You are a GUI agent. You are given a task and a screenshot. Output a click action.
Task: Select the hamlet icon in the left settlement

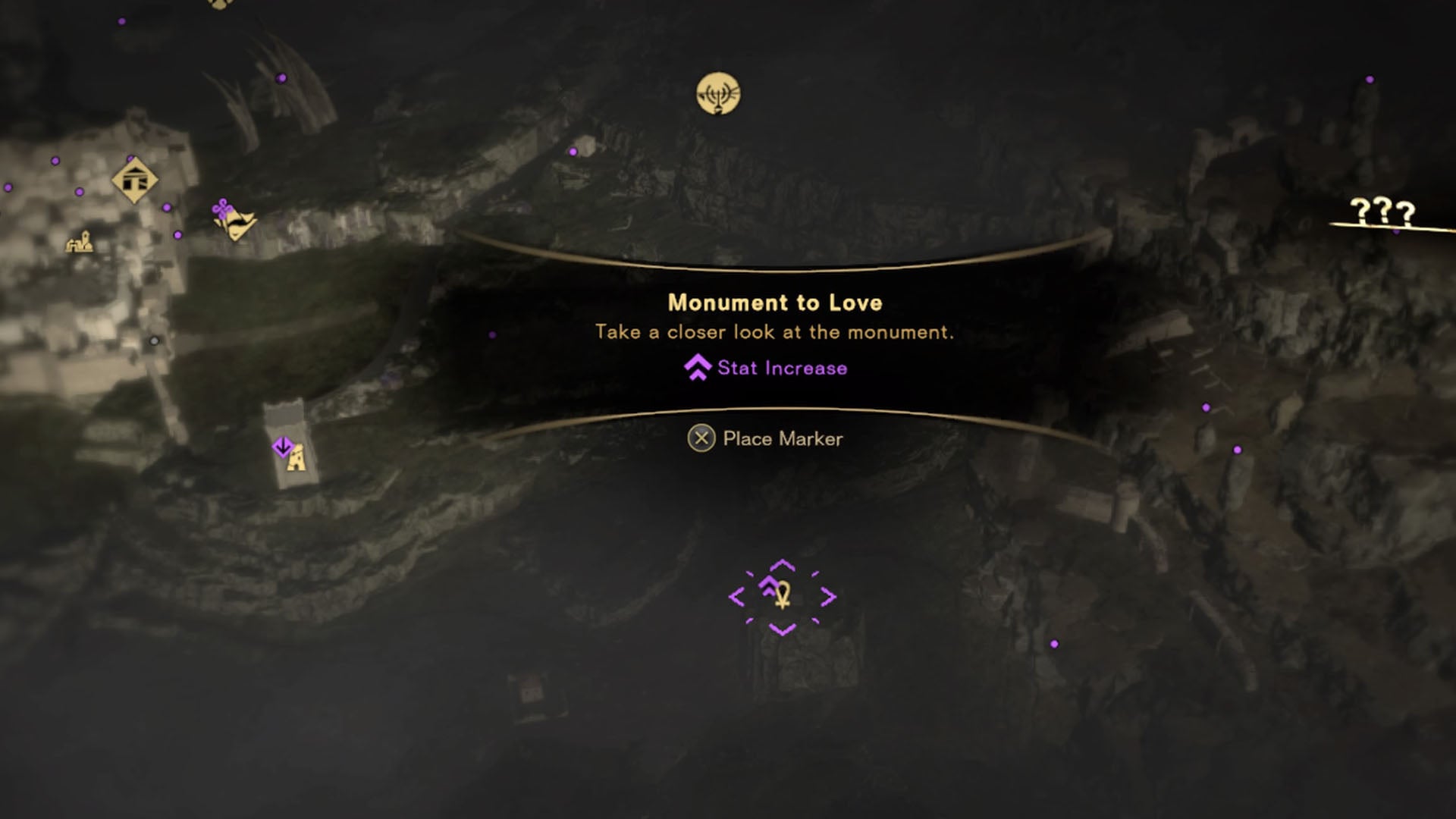coord(80,243)
